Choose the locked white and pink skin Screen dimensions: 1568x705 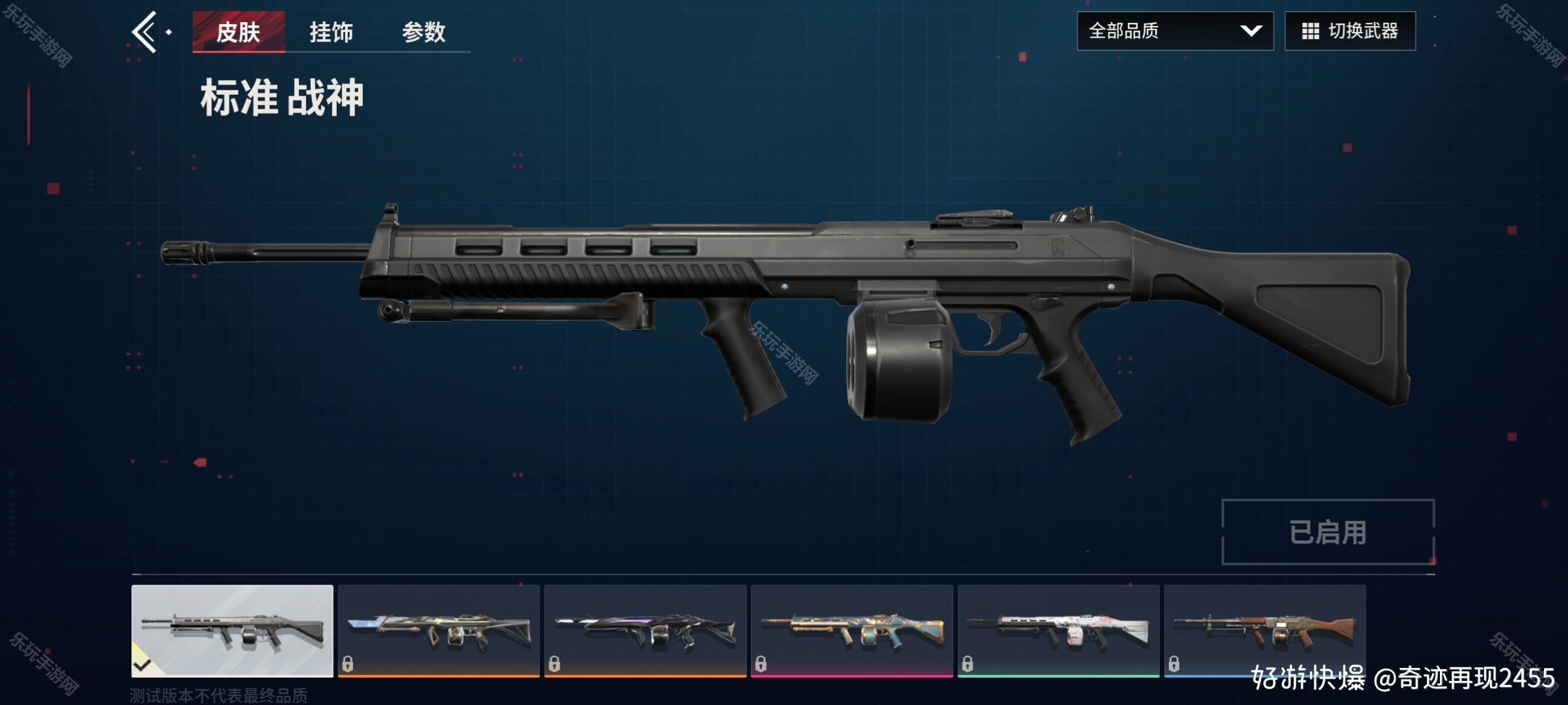click(x=1058, y=630)
